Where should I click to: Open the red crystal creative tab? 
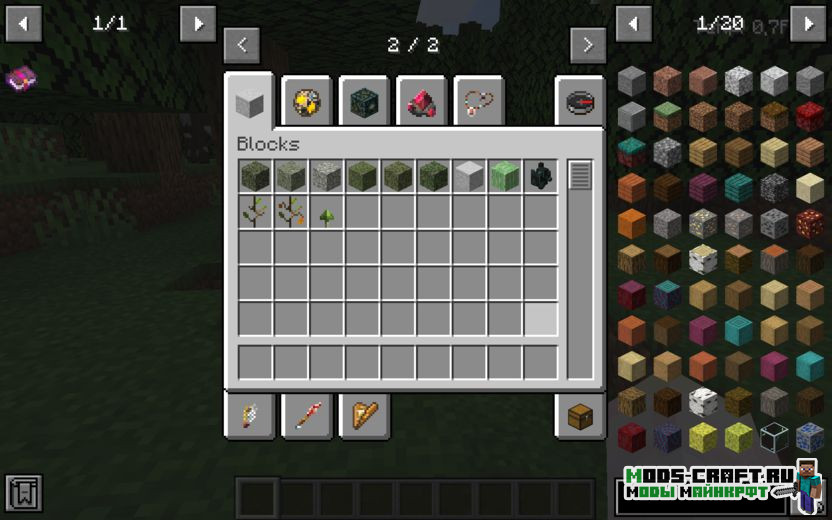(420, 101)
